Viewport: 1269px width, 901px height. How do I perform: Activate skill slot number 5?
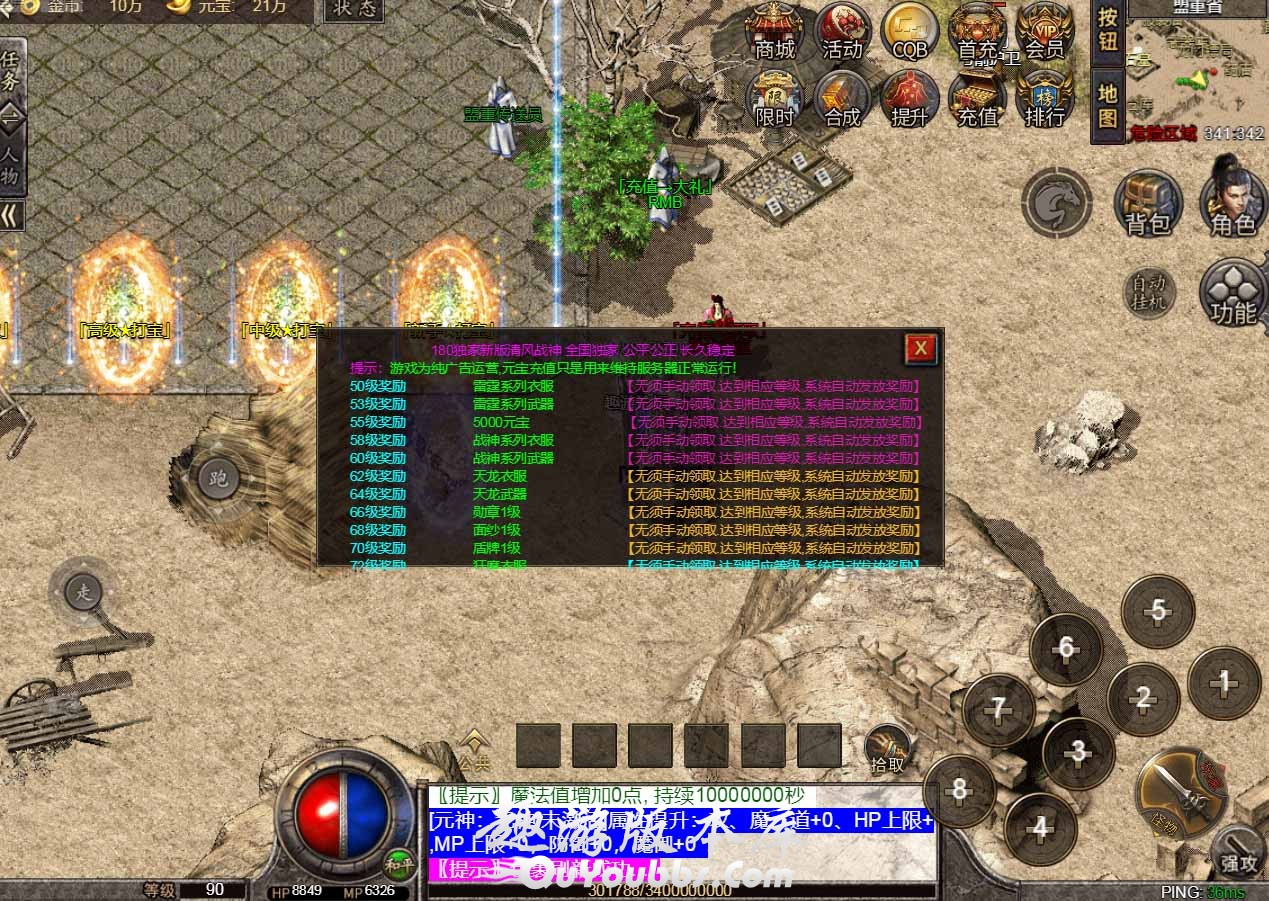[x=1157, y=610]
